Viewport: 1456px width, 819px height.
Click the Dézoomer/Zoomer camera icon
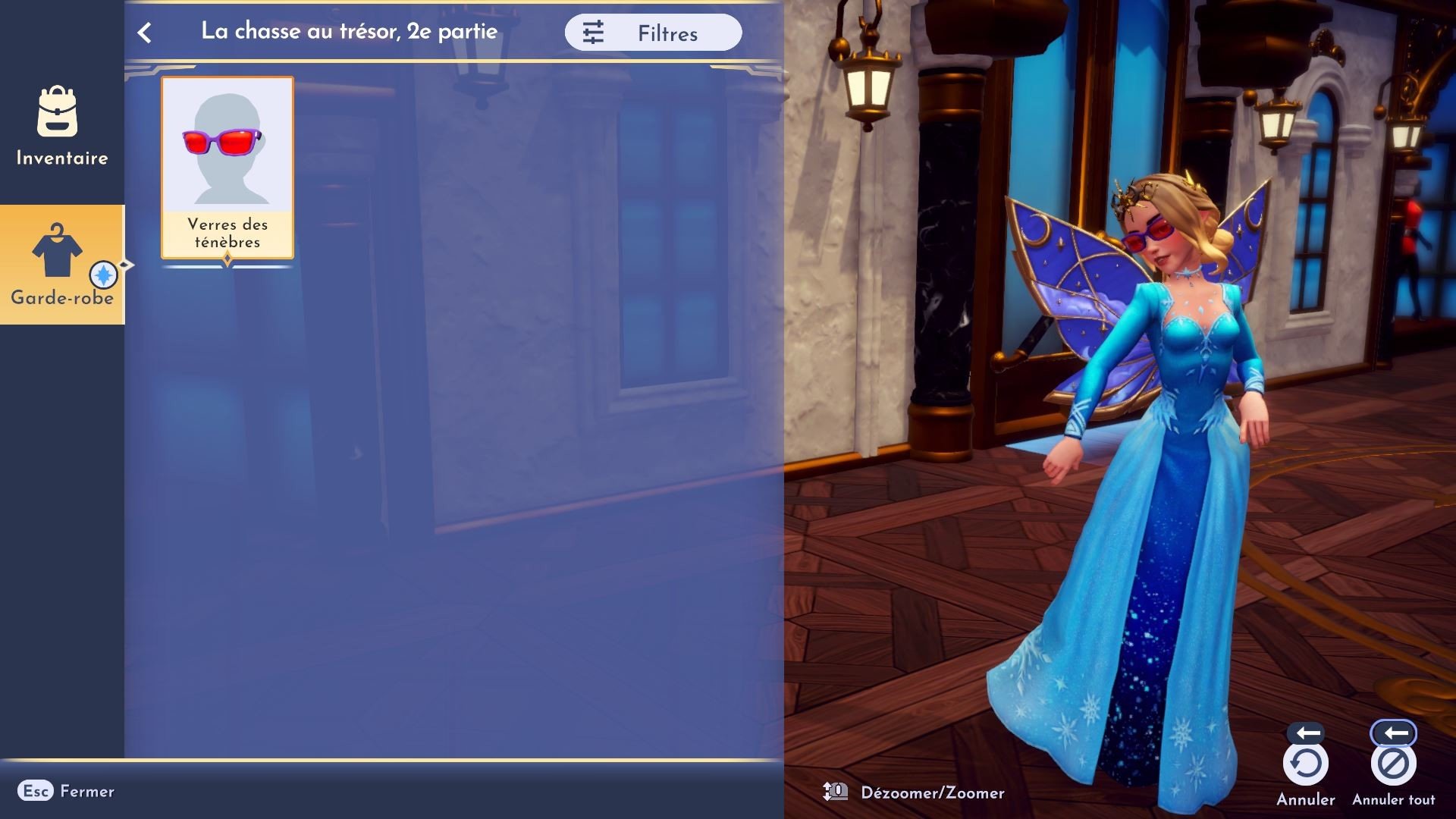point(835,791)
